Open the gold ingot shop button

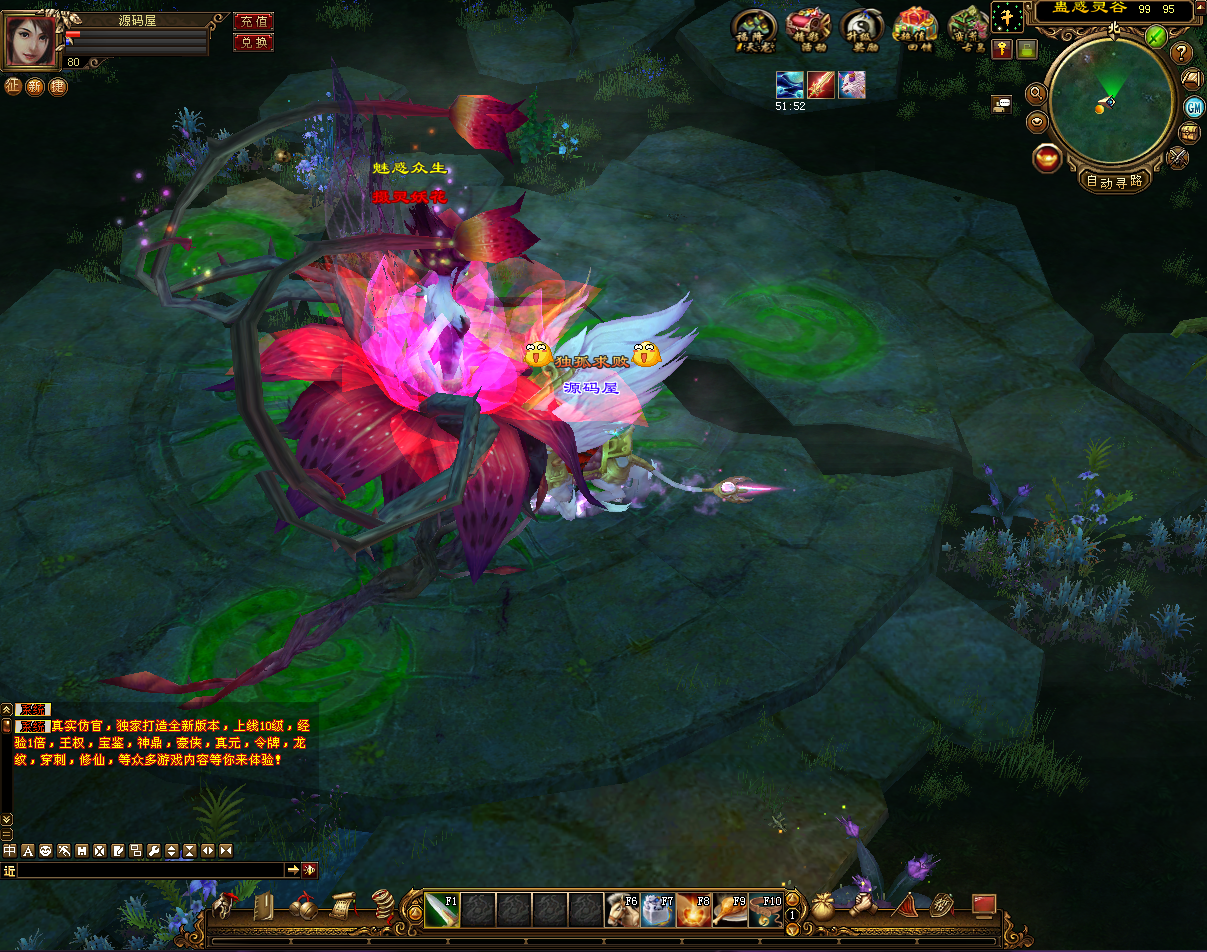(1047, 158)
